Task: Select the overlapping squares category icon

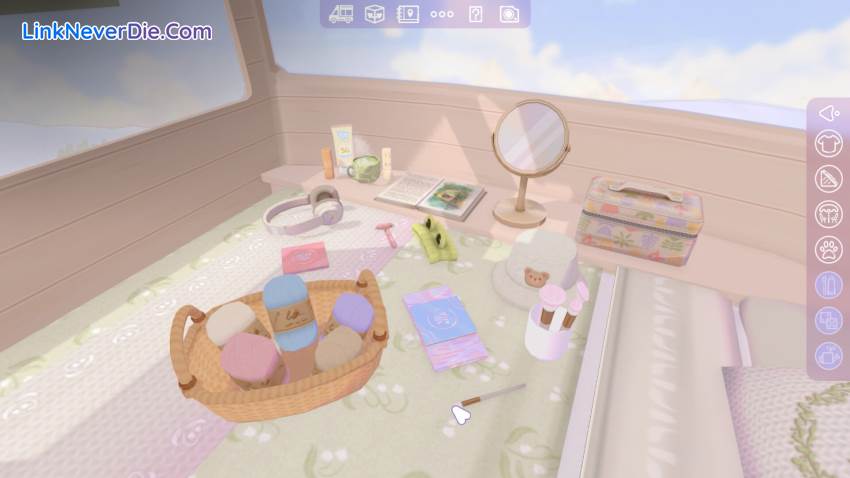Action: [828, 320]
